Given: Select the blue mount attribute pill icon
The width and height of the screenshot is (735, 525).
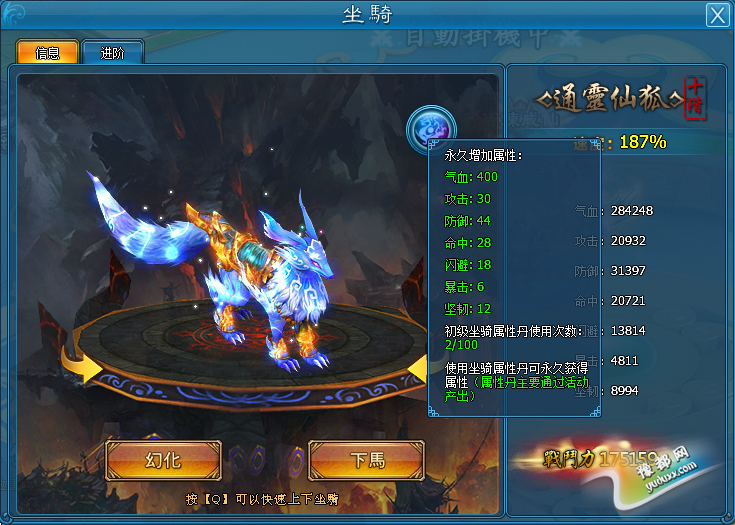Looking at the screenshot, I should [431, 128].
